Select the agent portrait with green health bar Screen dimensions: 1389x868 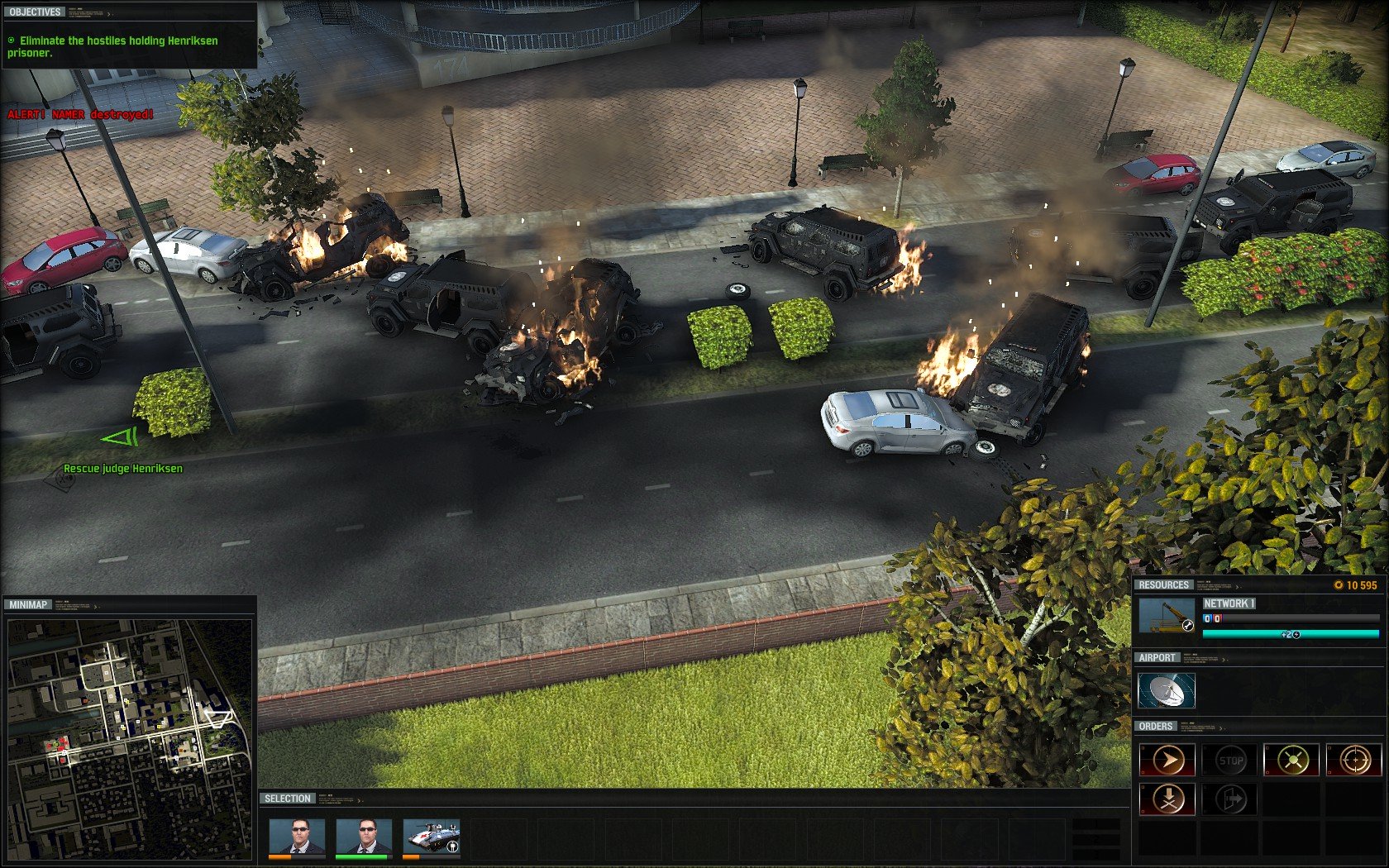coord(363,837)
